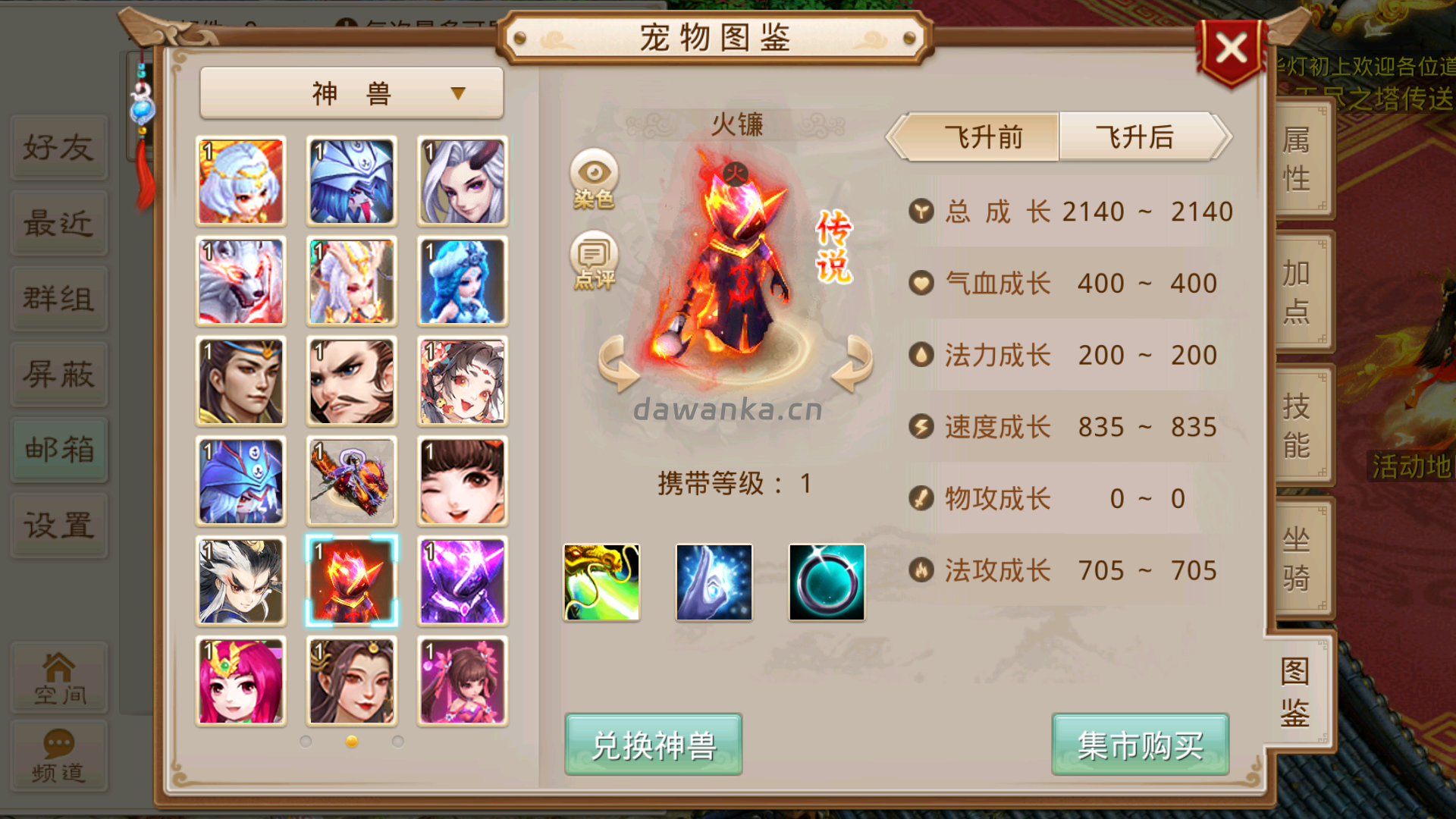Switch back to 飞升前 stats view
The image size is (1456, 819).
coord(982,138)
